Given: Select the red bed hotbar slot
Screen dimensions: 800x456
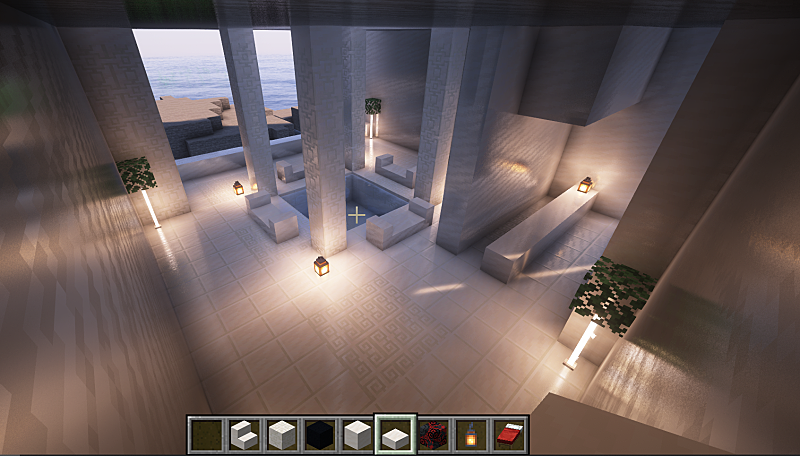Looking at the screenshot, I should click(509, 434).
